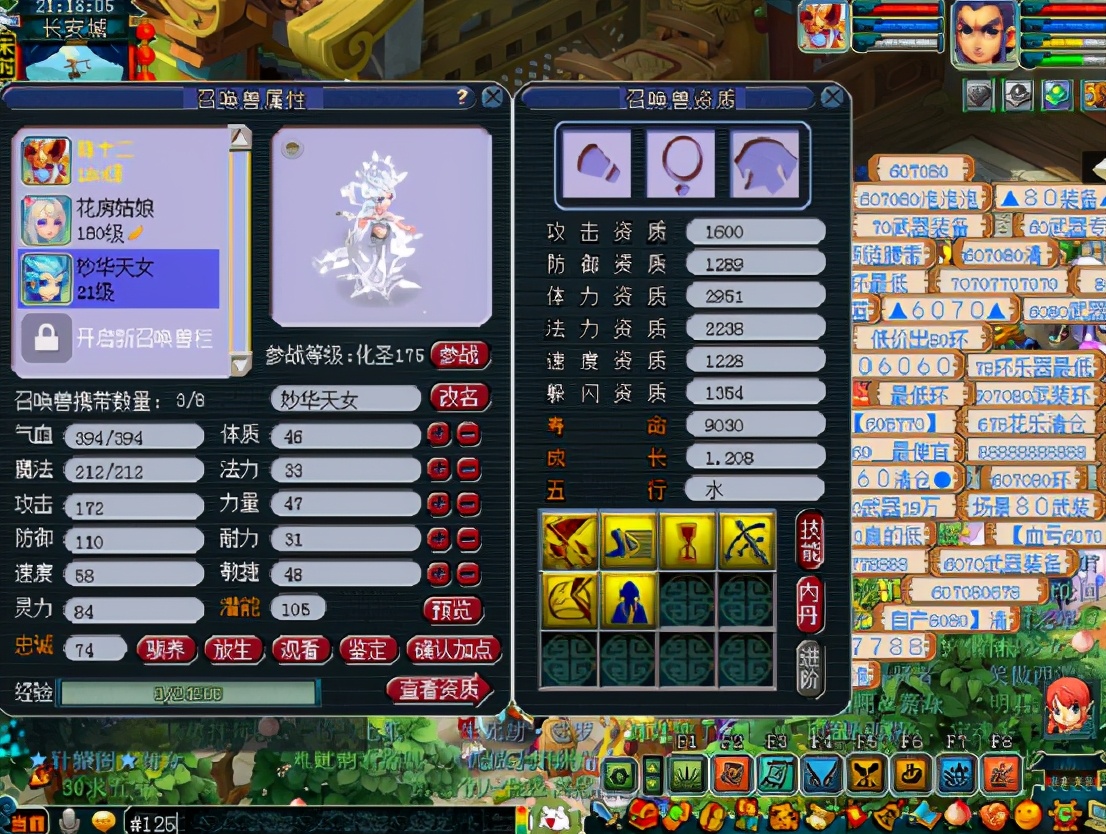Open the 进阶 tab
The width and height of the screenshot is (1106, 834).
pos(810,666)
